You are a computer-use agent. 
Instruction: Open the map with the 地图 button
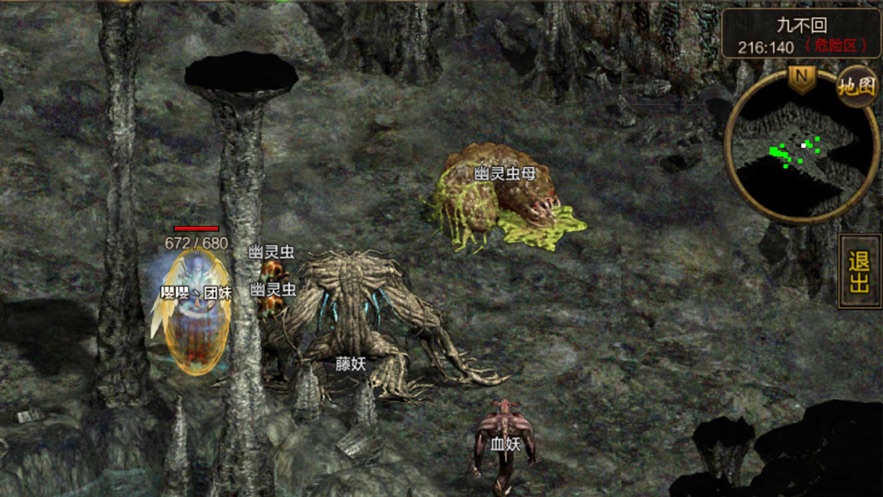pyautogui.click(x=857, y=86)
